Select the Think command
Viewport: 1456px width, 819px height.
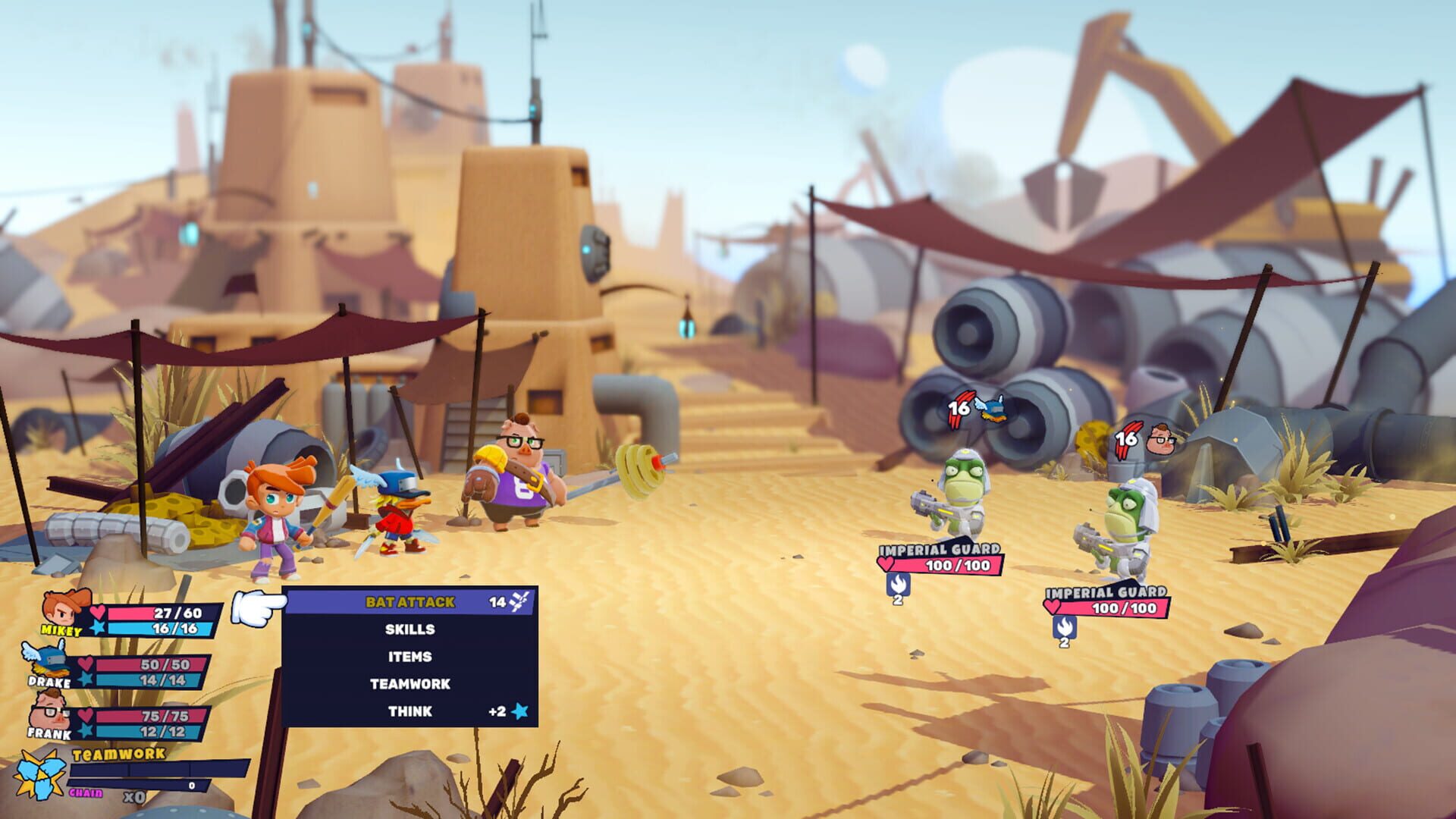(410, 711)
